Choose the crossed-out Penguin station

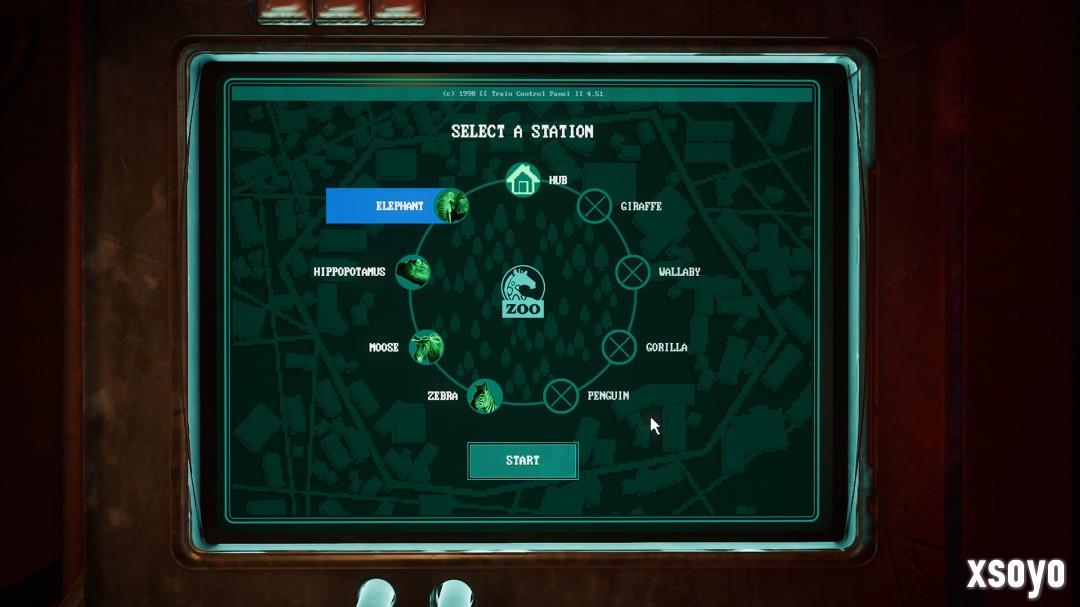(561, 396)
